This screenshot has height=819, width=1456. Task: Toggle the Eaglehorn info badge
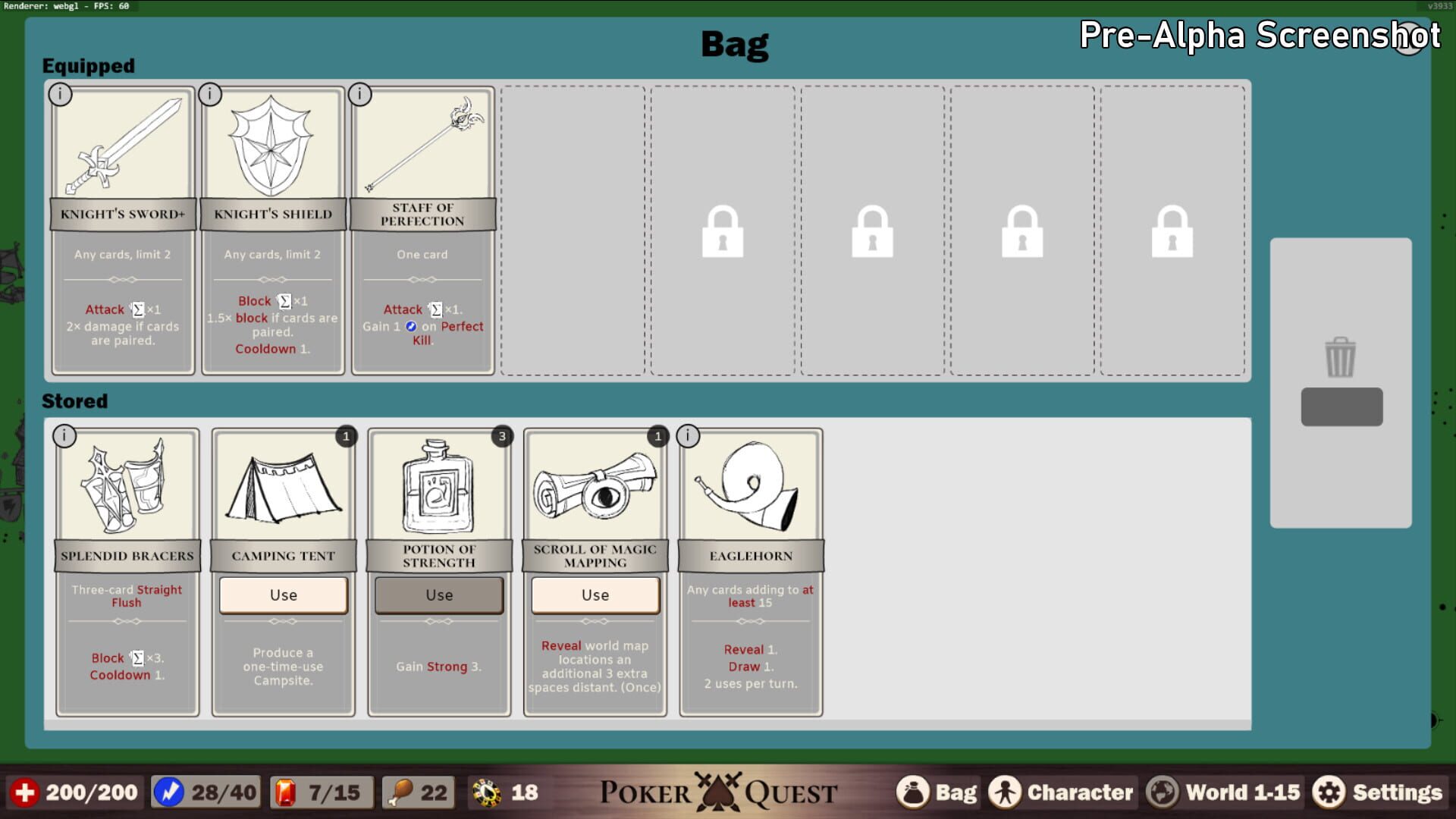tap(689, 436)
